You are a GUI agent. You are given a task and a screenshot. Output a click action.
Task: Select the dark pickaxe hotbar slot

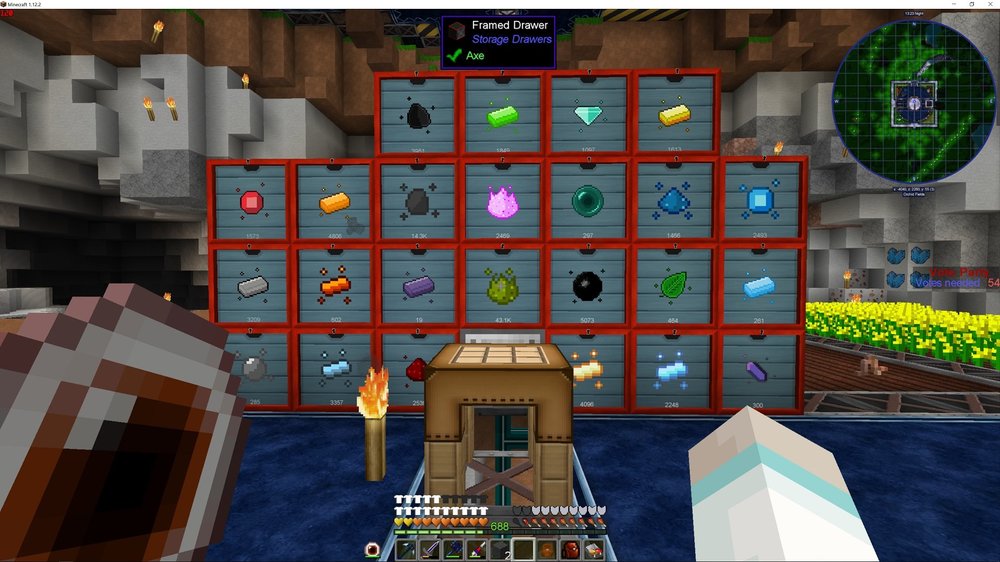point(407,549)
